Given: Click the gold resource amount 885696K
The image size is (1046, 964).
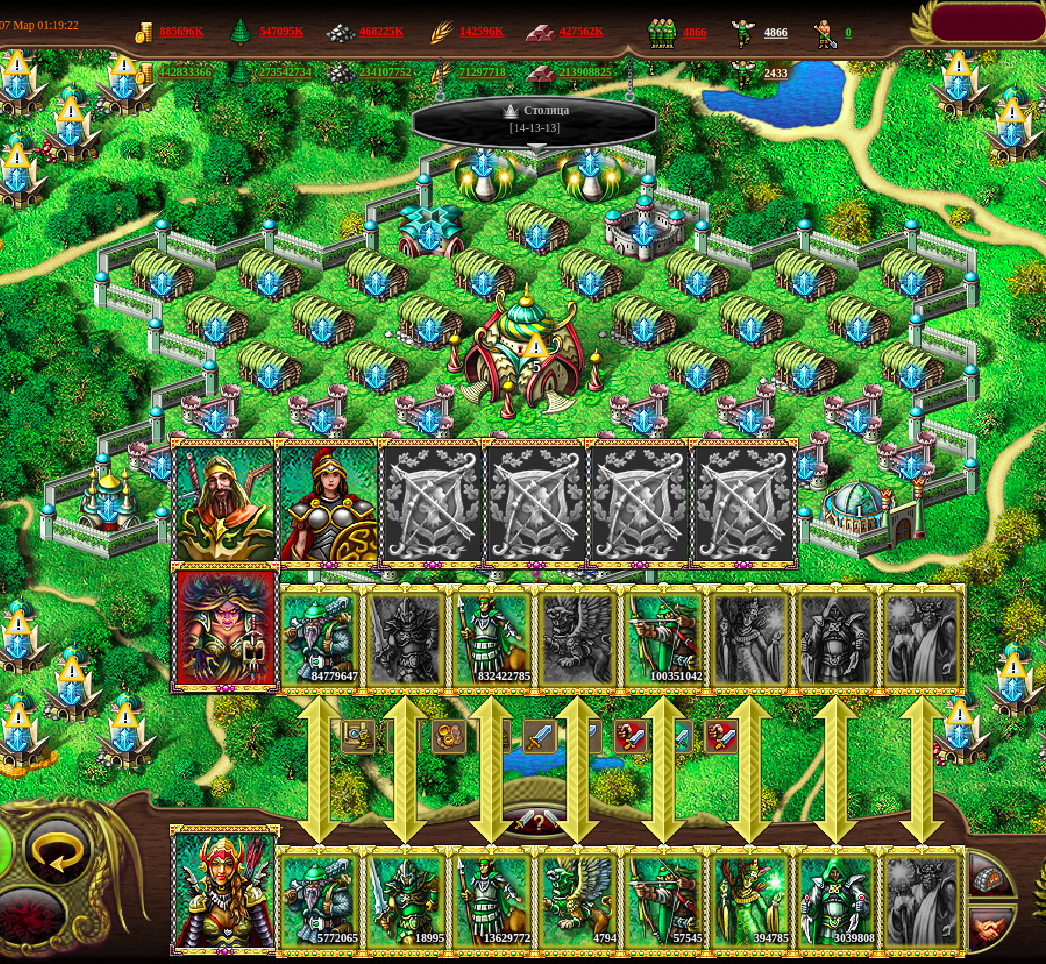Looking at the screenshot, I should tap(180, 32).
